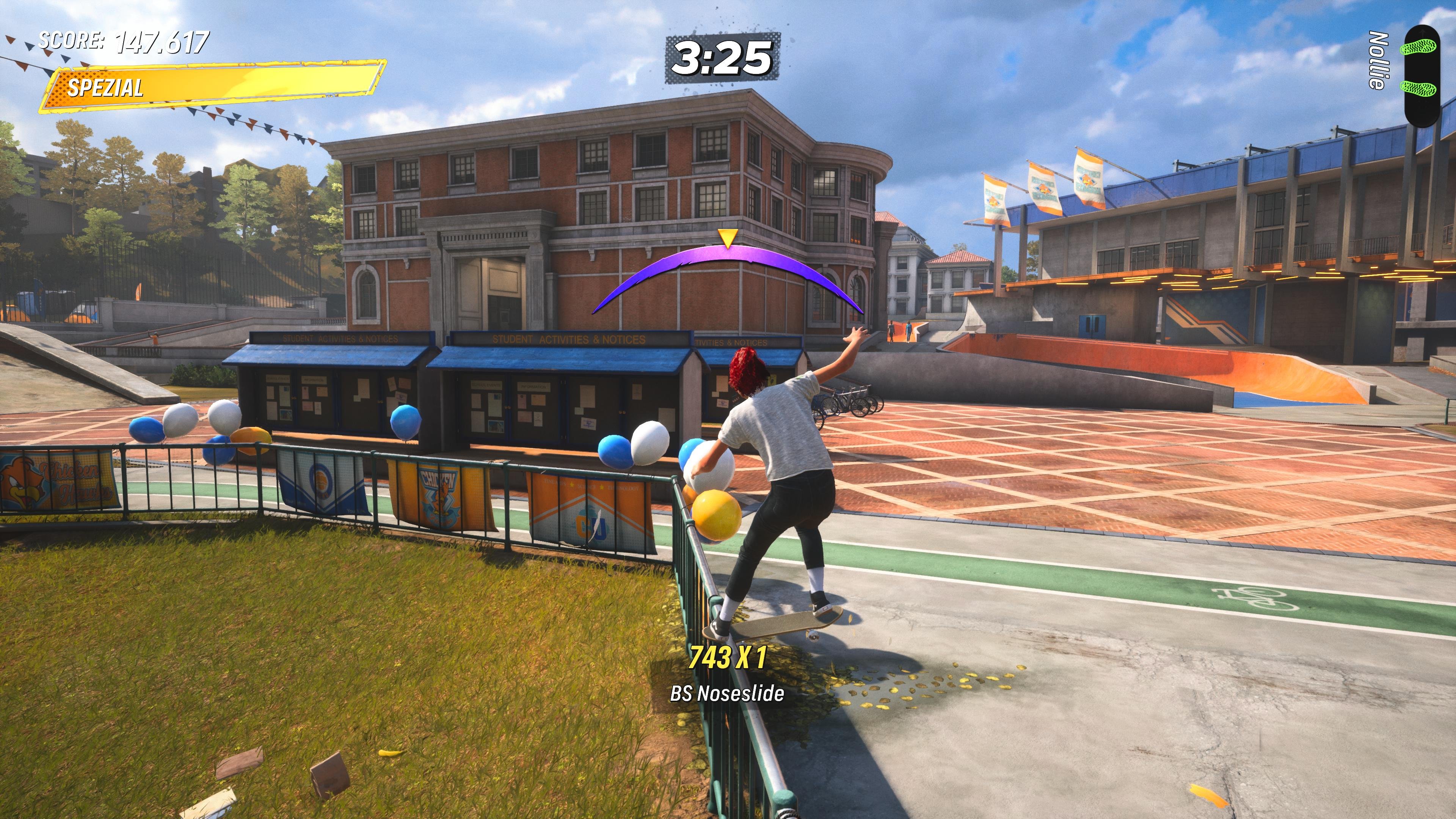The height and width of the screenshot is (819, 1456).
Task: Toggle the yellow triangle marker above the special meter
Action: tap(728, 238)
